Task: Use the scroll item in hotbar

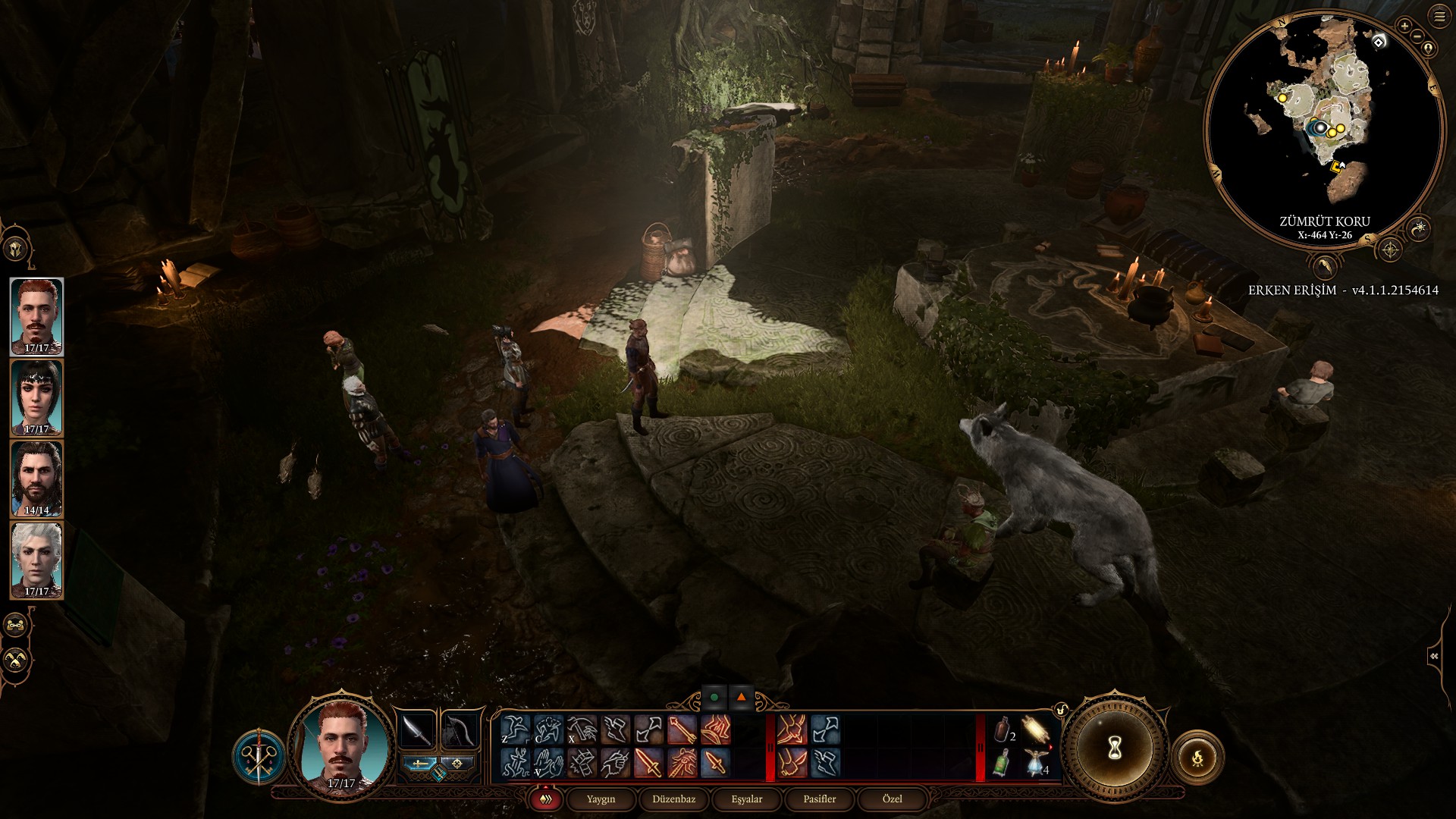Action: click(1035, 730)
